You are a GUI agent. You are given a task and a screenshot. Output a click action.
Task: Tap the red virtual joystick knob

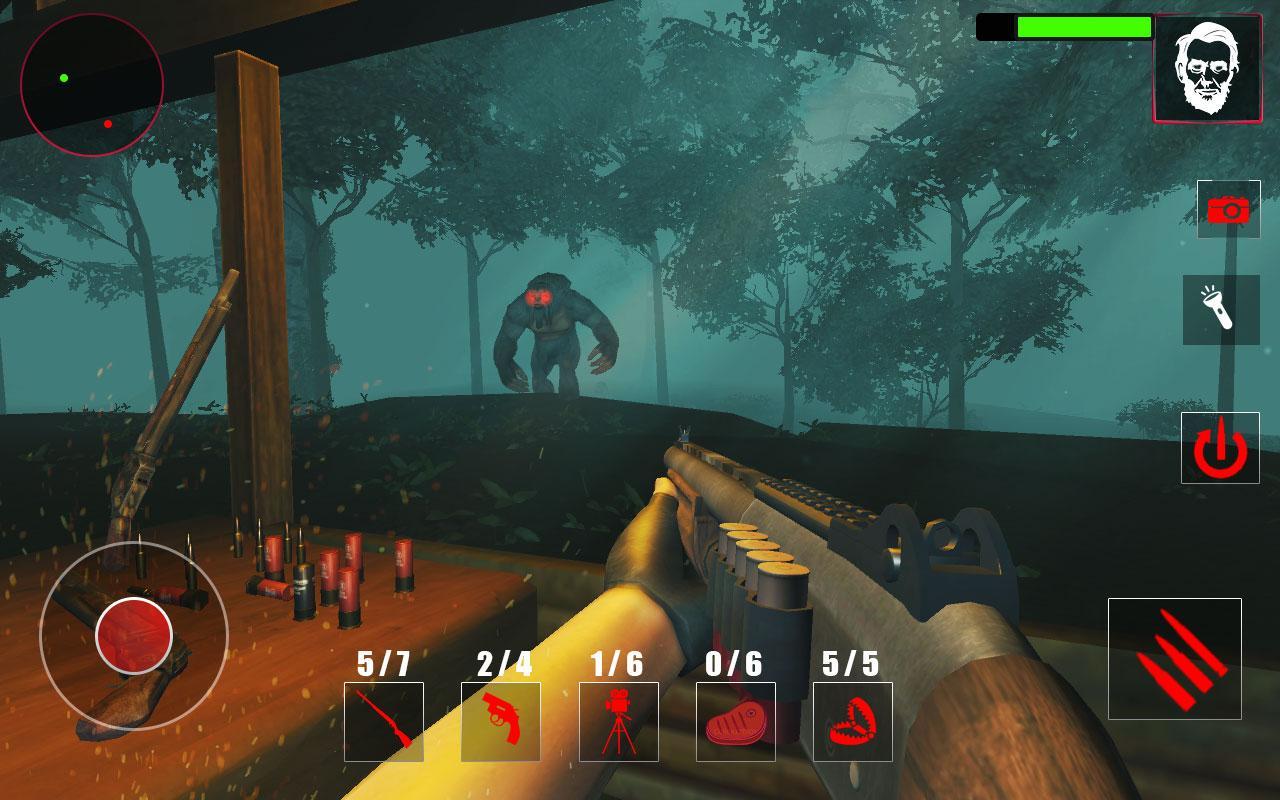click(134, 635)
